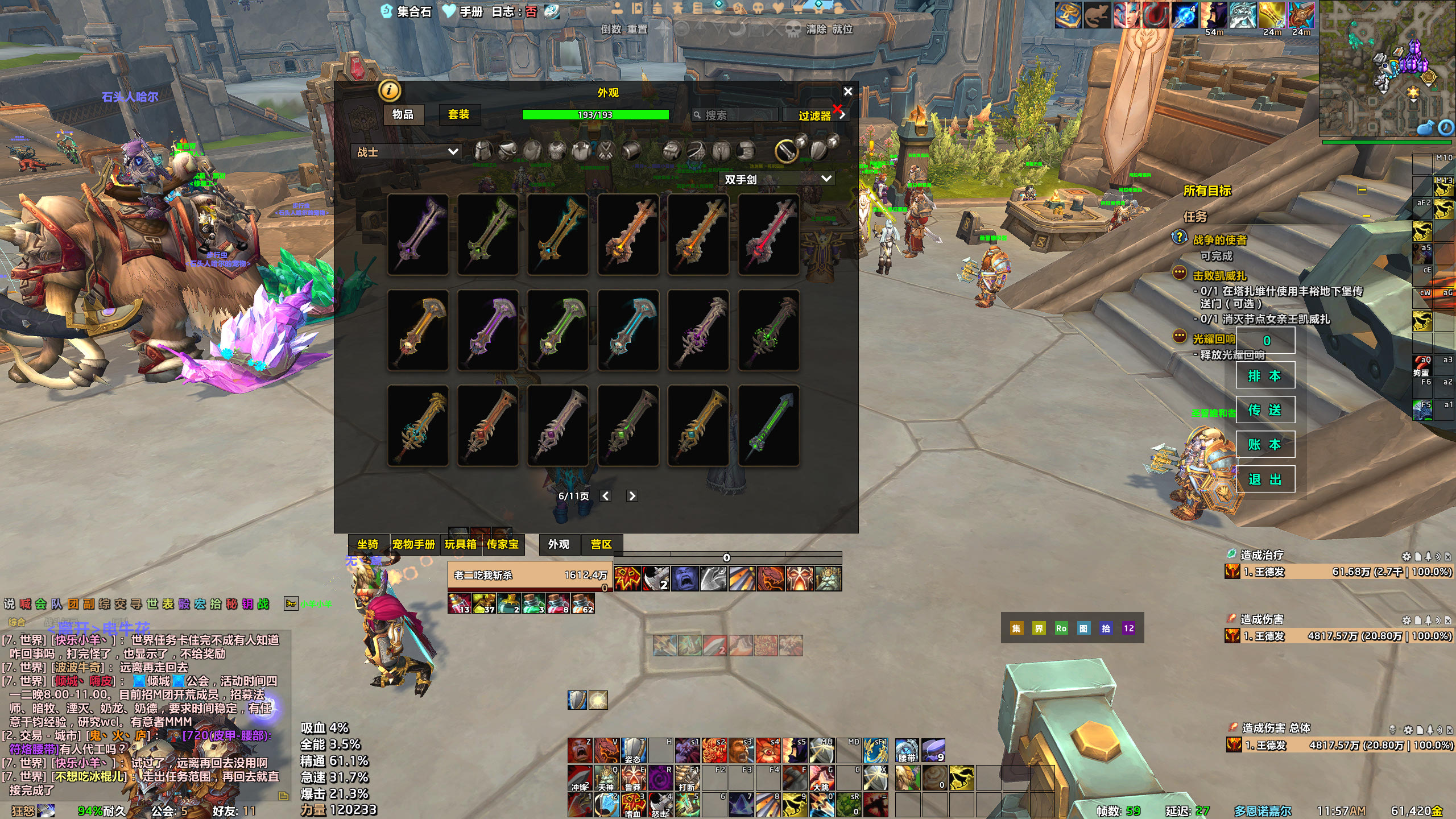
Task: Open the 坐骑 mounts tab
Action: pyautogui.click(x=367, y=544)
